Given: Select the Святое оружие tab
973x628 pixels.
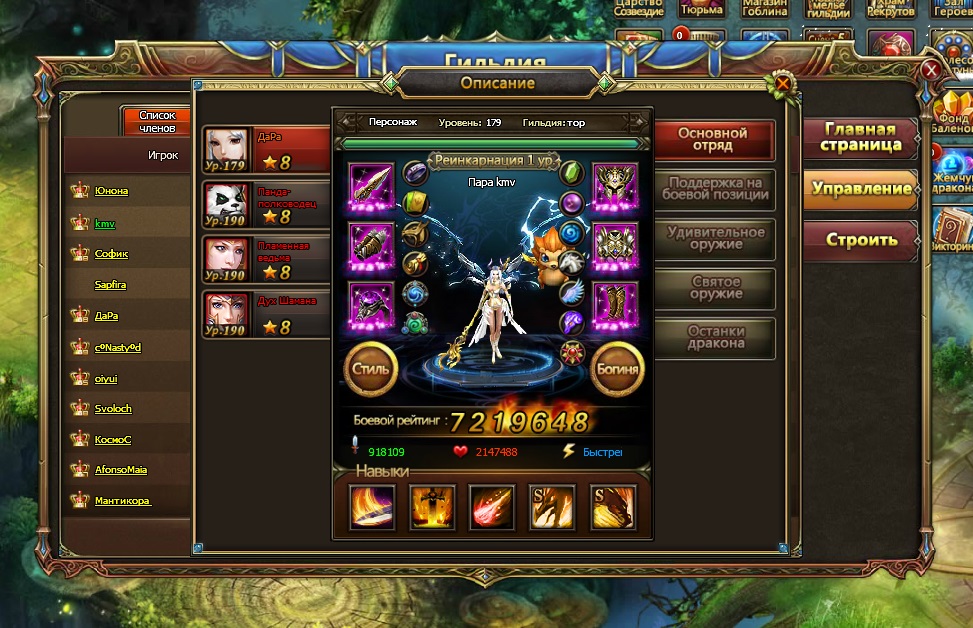Looking at the screenshot, I should click(715, 289).
